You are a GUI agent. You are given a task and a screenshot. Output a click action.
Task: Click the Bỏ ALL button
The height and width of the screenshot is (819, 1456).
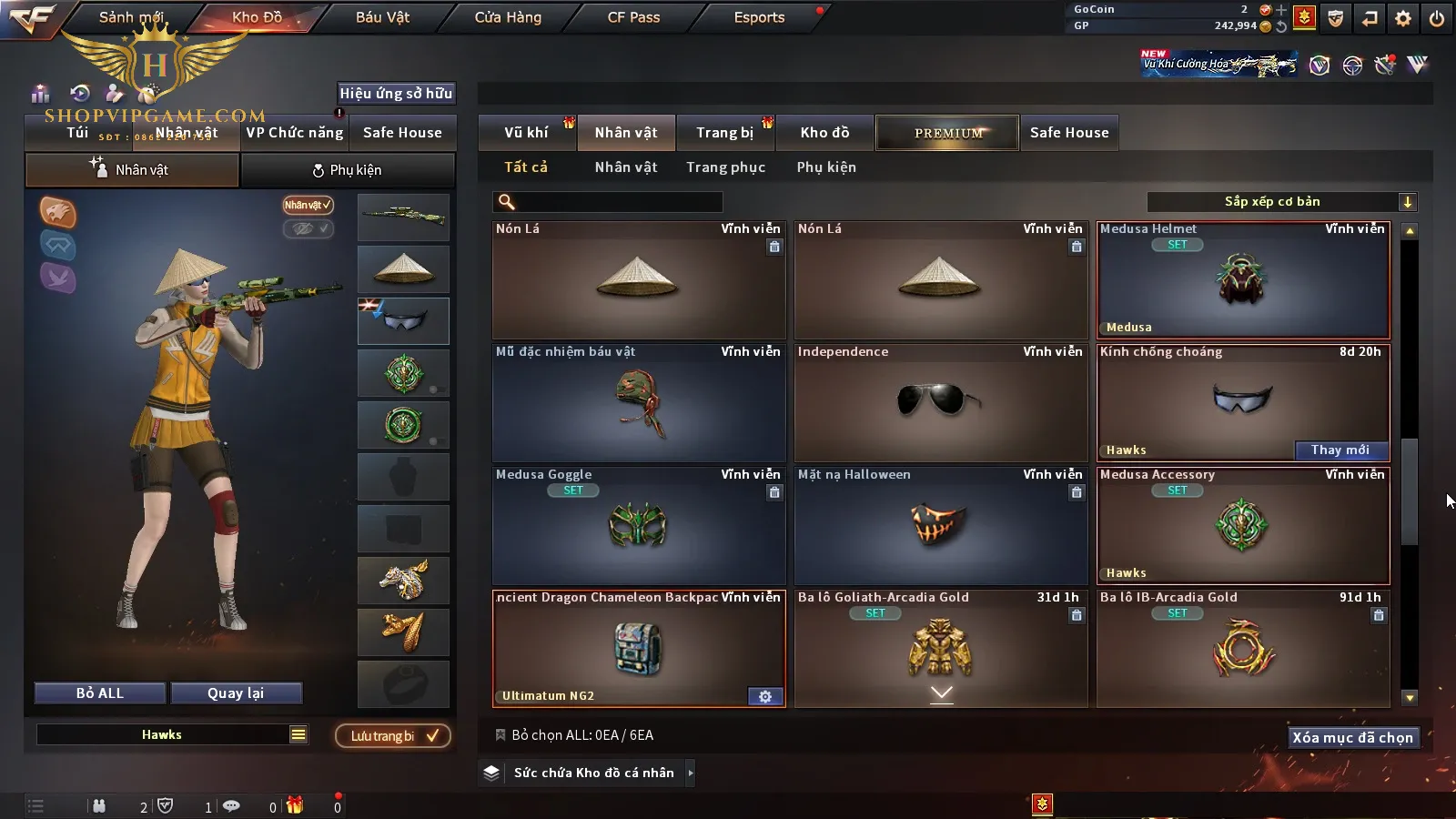(100, 693)
